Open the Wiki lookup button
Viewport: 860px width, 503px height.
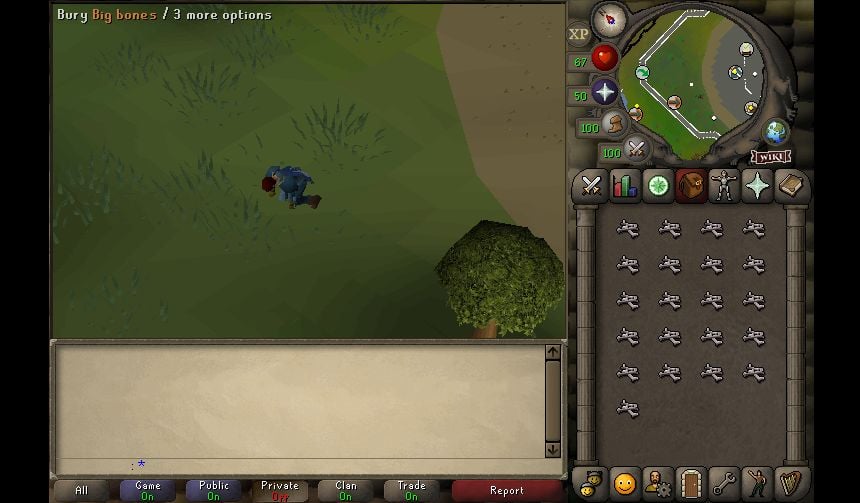click(771, 157)
